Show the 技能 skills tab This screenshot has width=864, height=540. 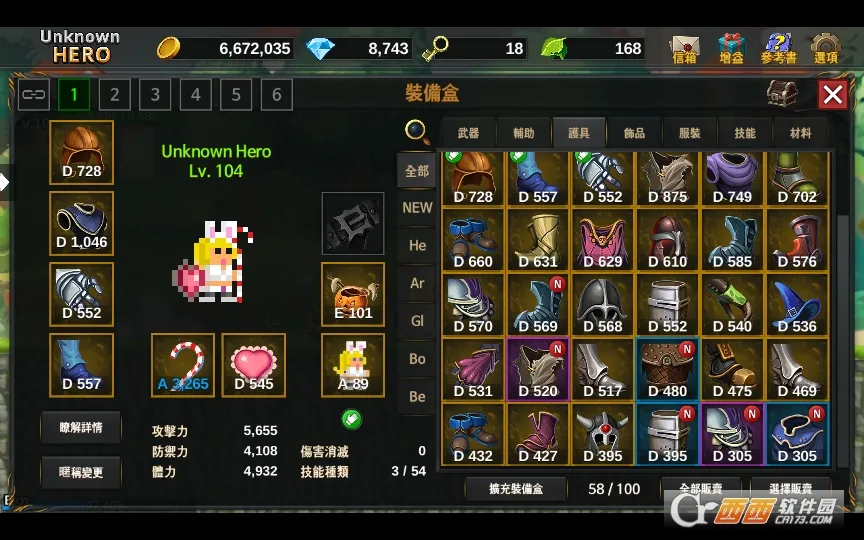pos(744,133)
